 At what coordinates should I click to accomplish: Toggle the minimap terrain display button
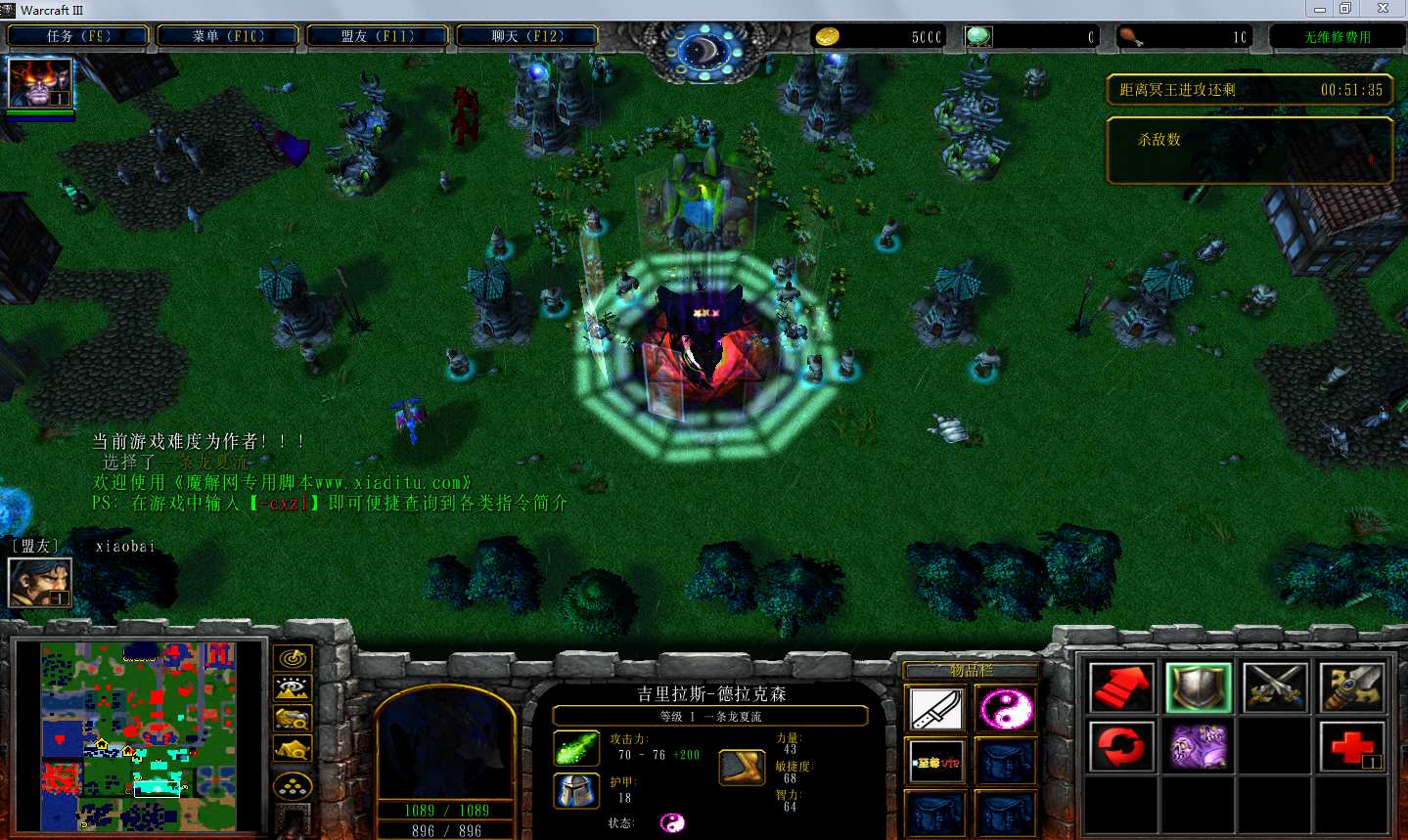tap(293, 688)
